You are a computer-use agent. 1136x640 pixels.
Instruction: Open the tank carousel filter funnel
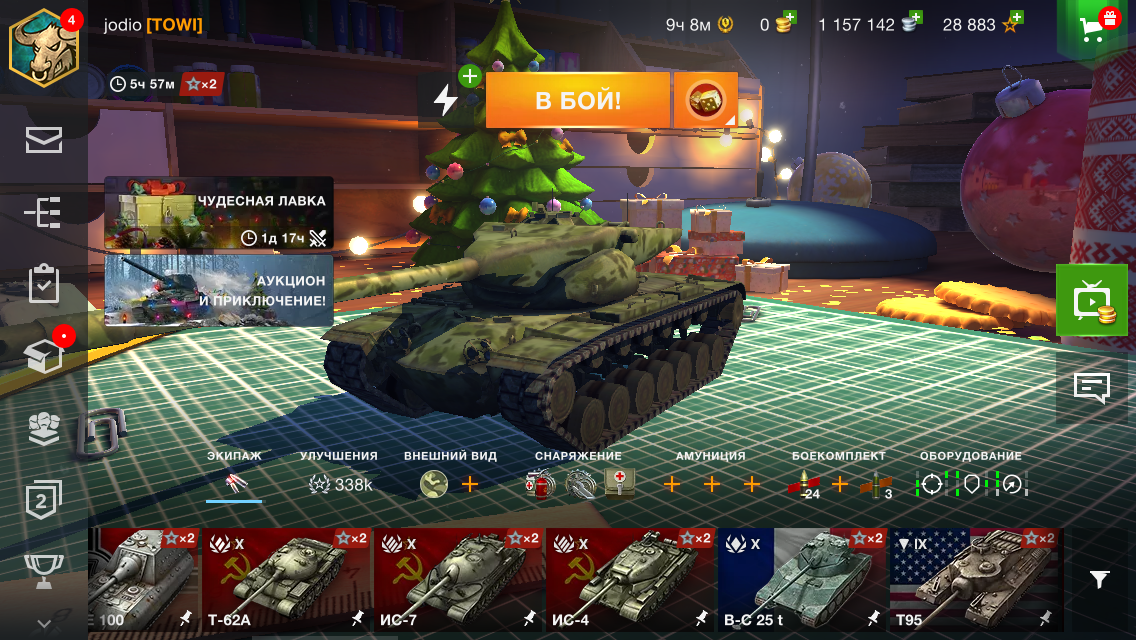point(1099,579)
